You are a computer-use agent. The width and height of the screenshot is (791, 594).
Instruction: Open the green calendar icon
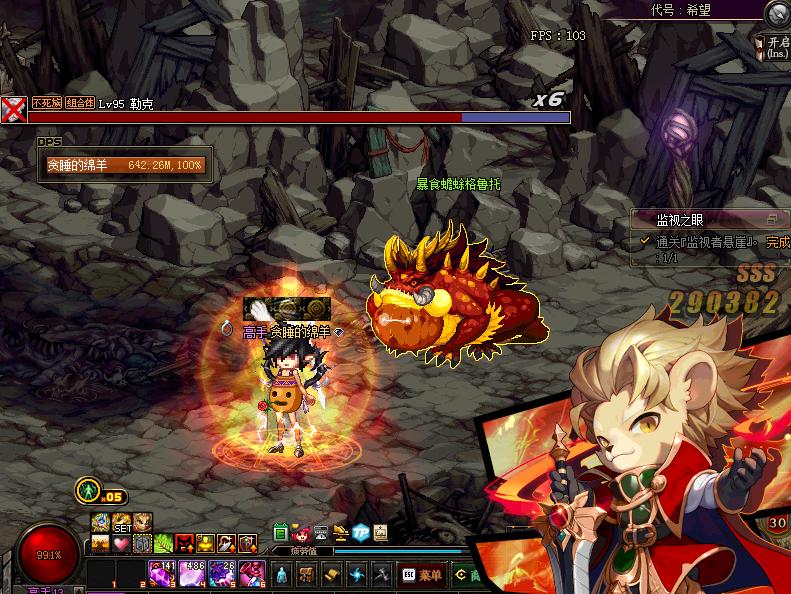tap(281, 532)
